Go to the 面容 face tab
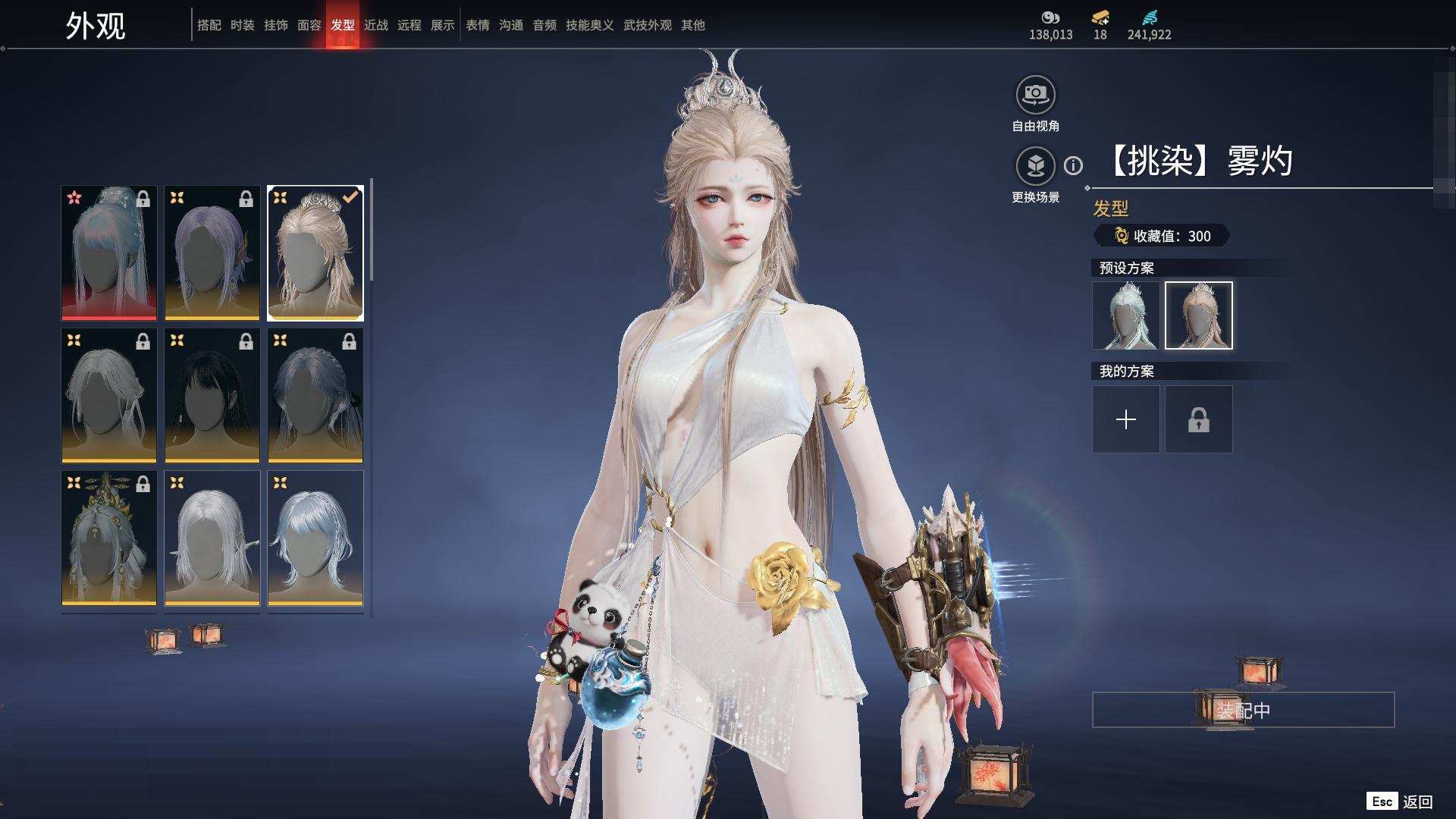 (309, 25)
